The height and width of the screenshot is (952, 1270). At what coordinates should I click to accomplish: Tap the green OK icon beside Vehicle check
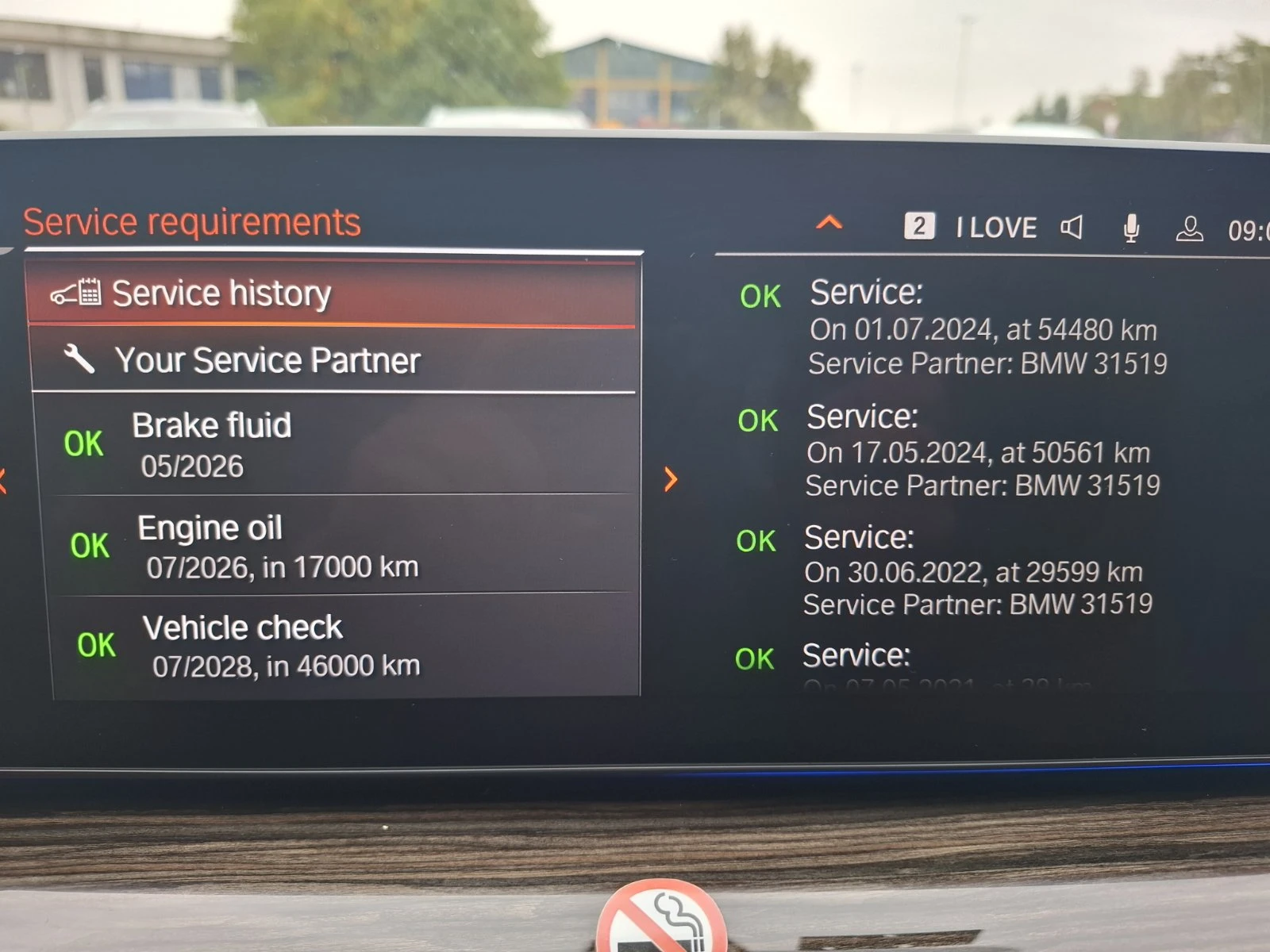[94, 644]
